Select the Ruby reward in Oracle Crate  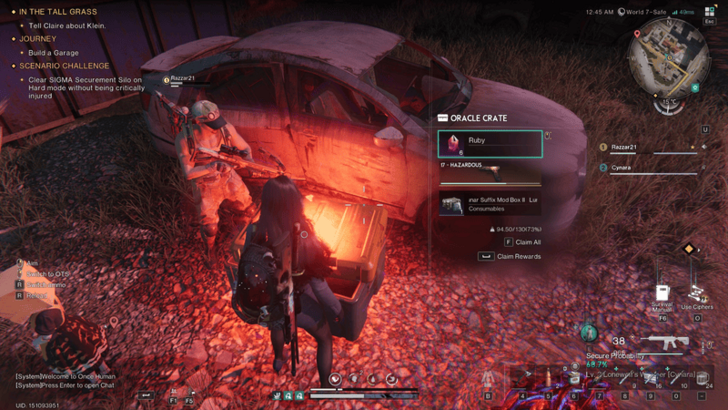click(x=490, y=144)
